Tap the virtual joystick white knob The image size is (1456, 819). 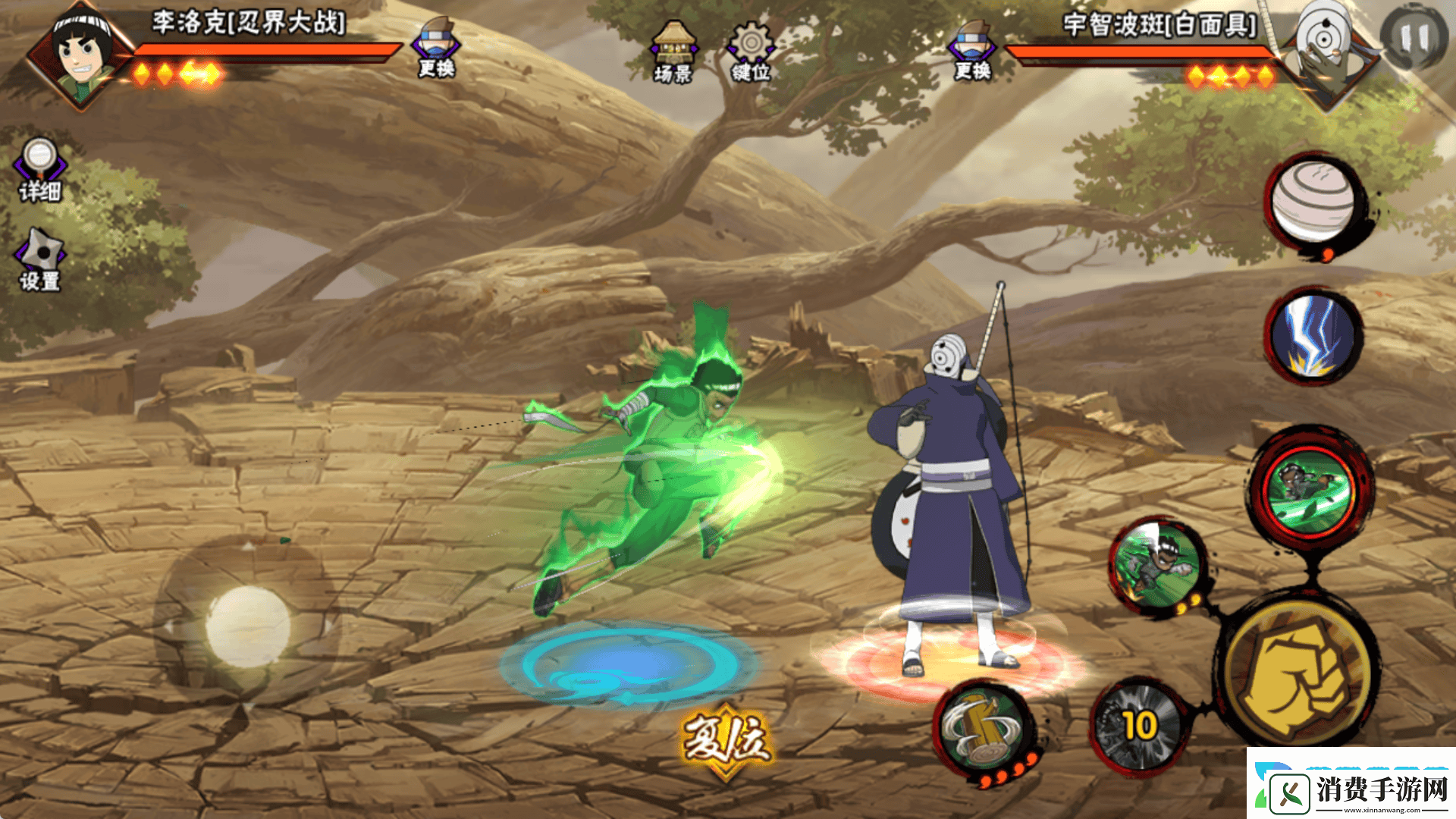click(x=247, y=626)
